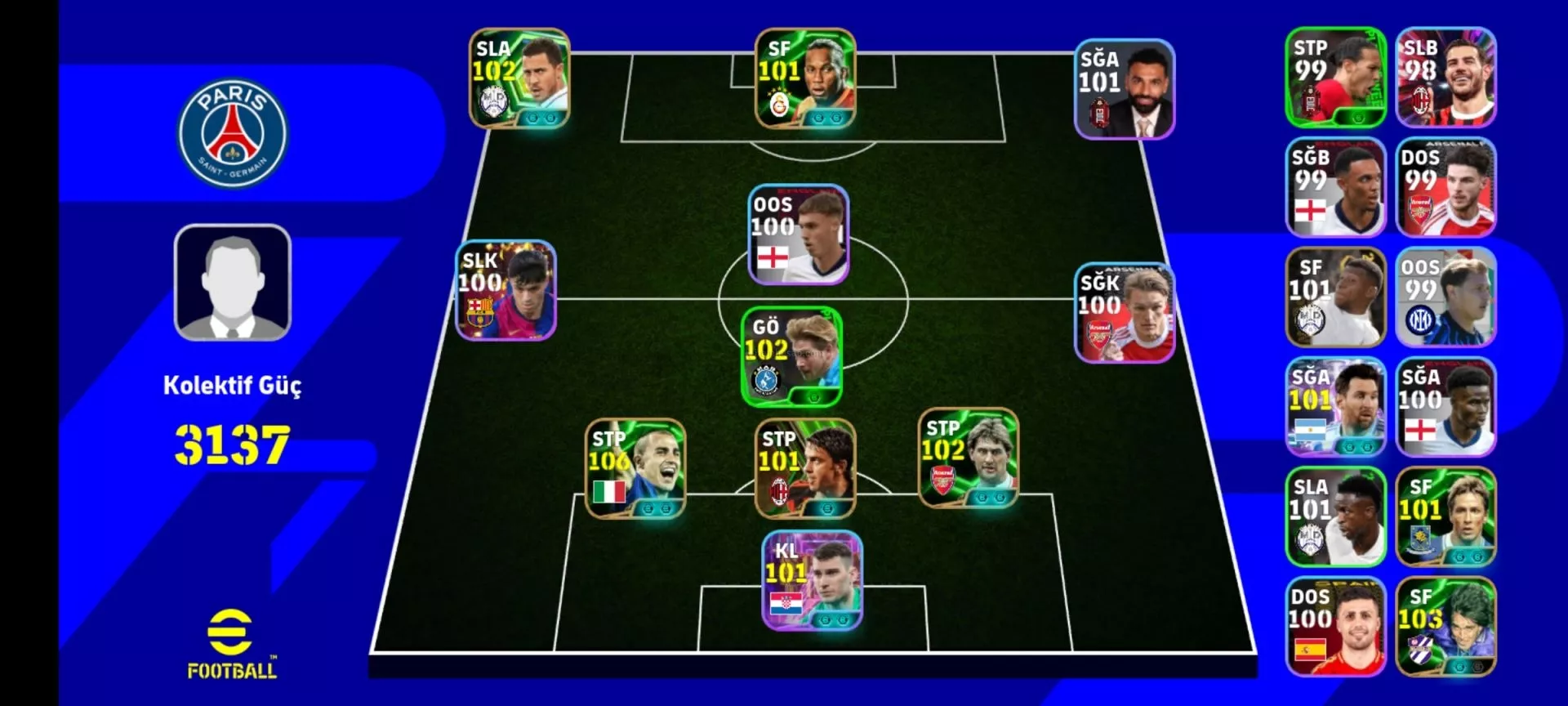This screenshot has width=1568, height=706.
Task: Choose the KL 101 Croatia goalkeeper card
Action: [x=812, y=581]
